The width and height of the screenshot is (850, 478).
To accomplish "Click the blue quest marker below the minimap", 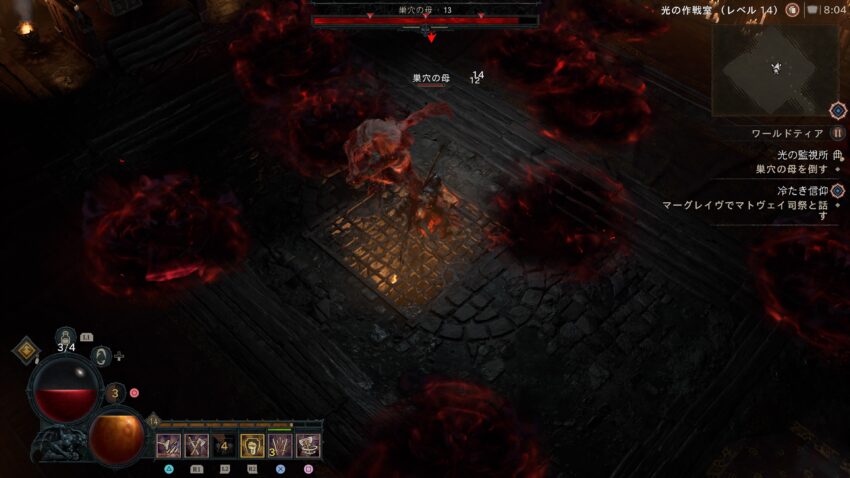I will point(838,110).
